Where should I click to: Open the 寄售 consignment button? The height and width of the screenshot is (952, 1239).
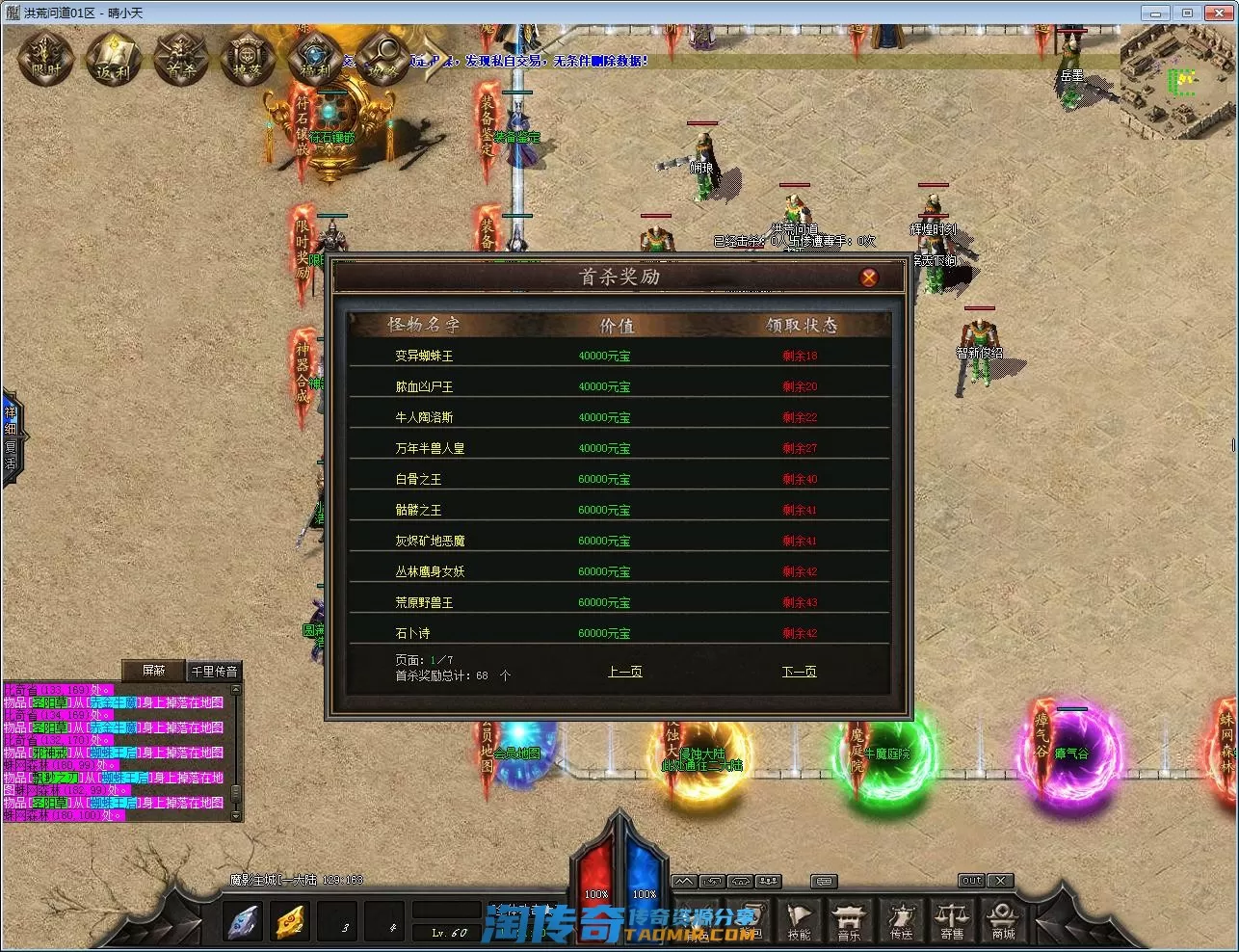tap(952, 920)
